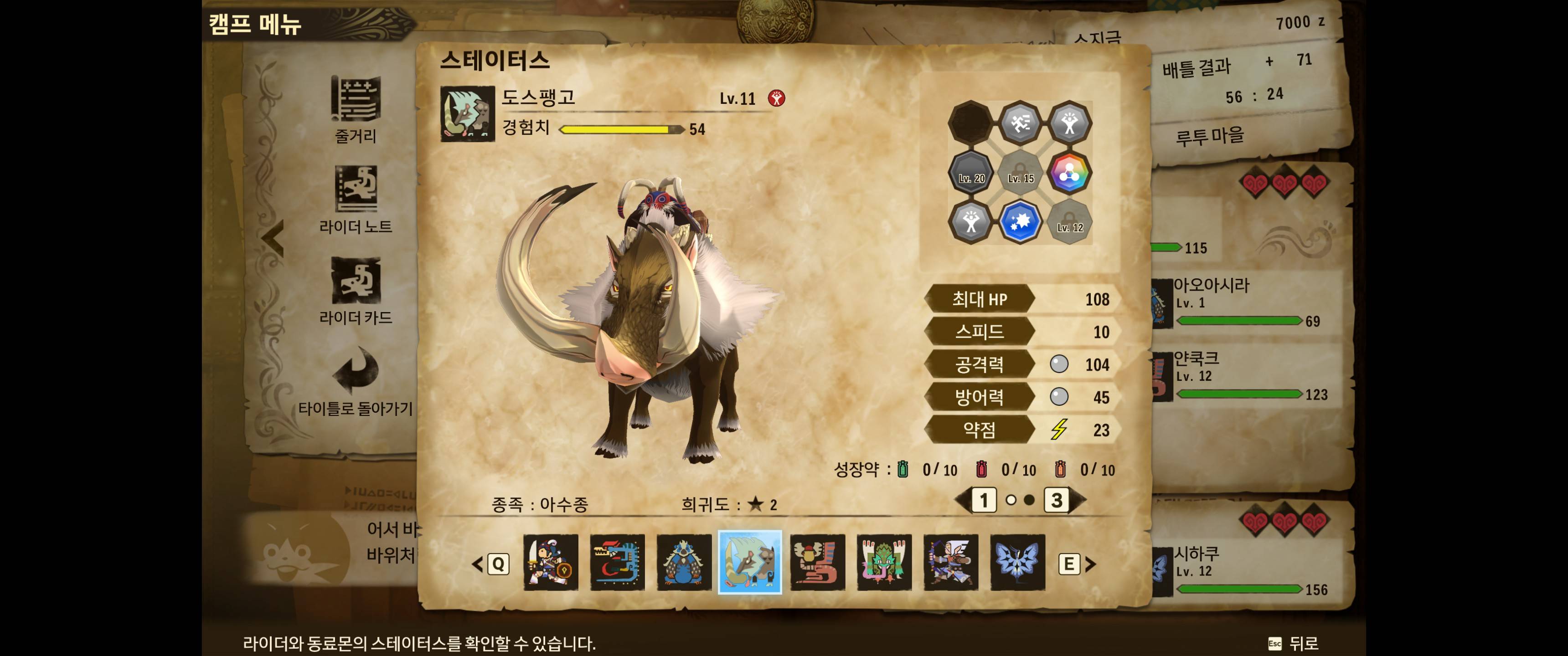Click the locked Lv. 15 gene slot

point(1020,172)
